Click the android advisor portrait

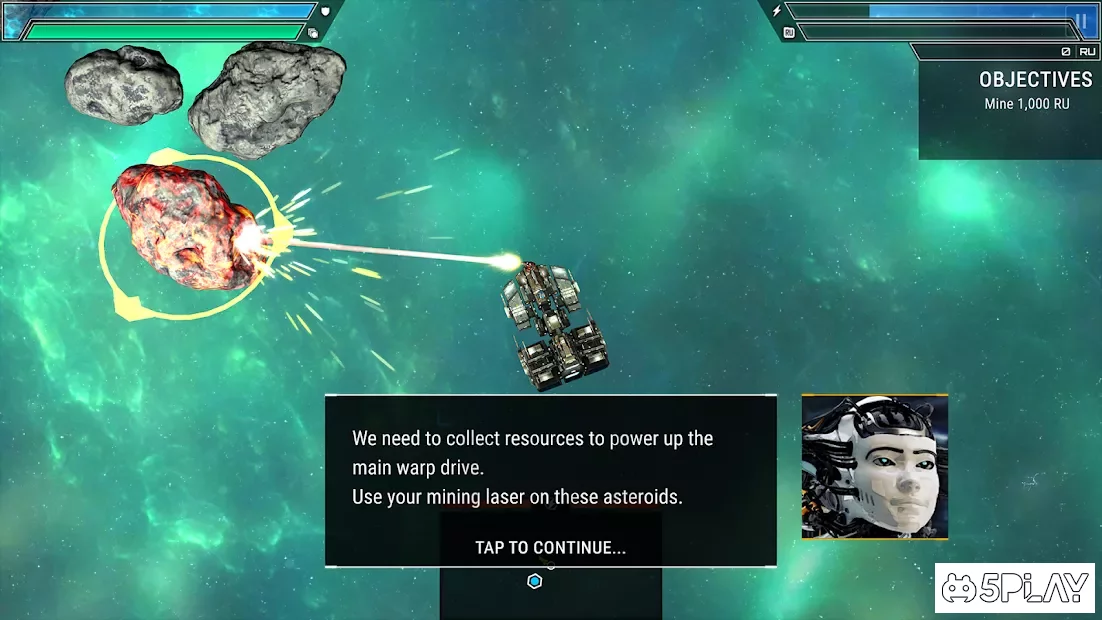(x=874, y=467)
